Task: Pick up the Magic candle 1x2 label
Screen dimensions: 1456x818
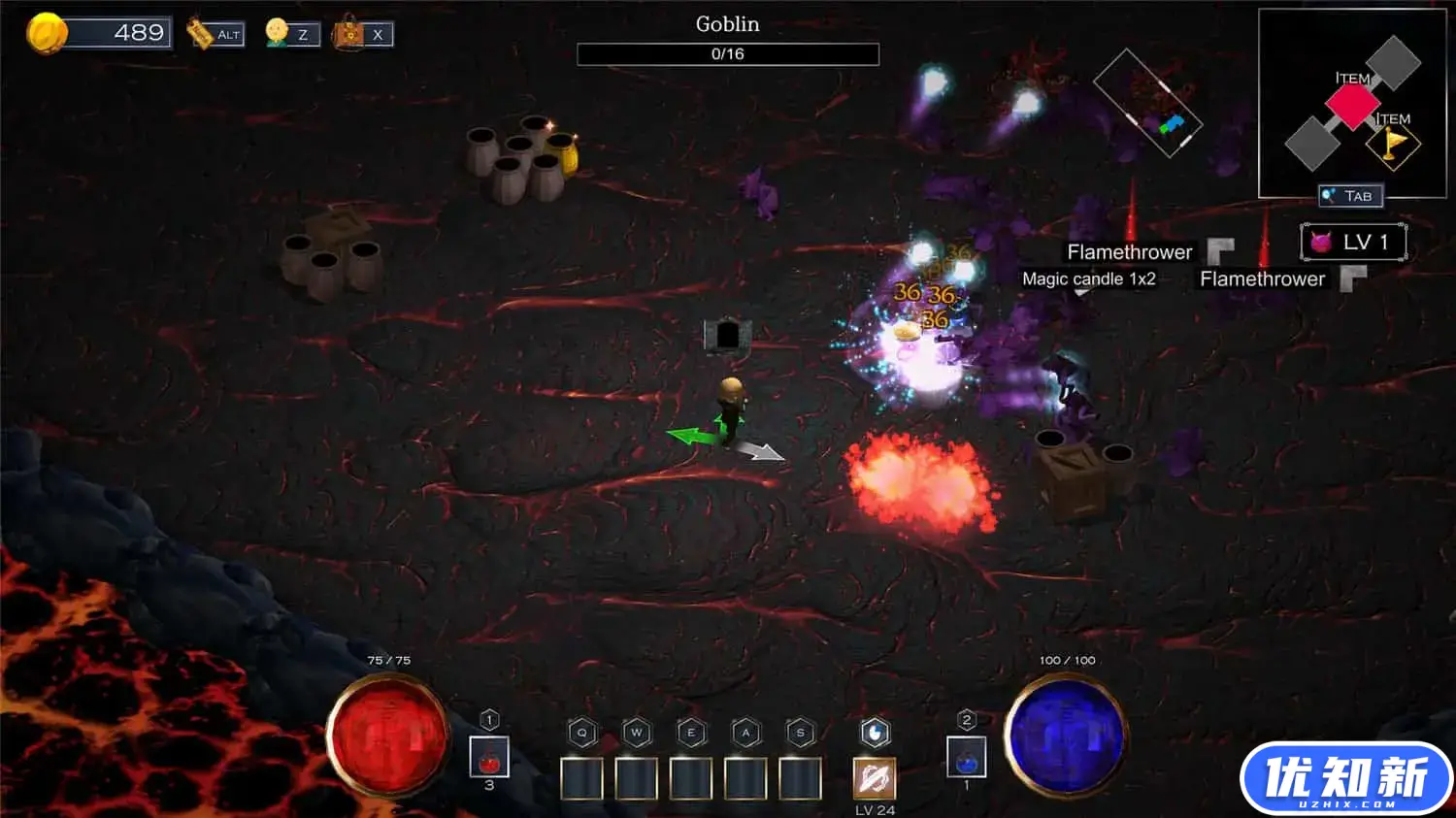Action: pos(1088,279)
